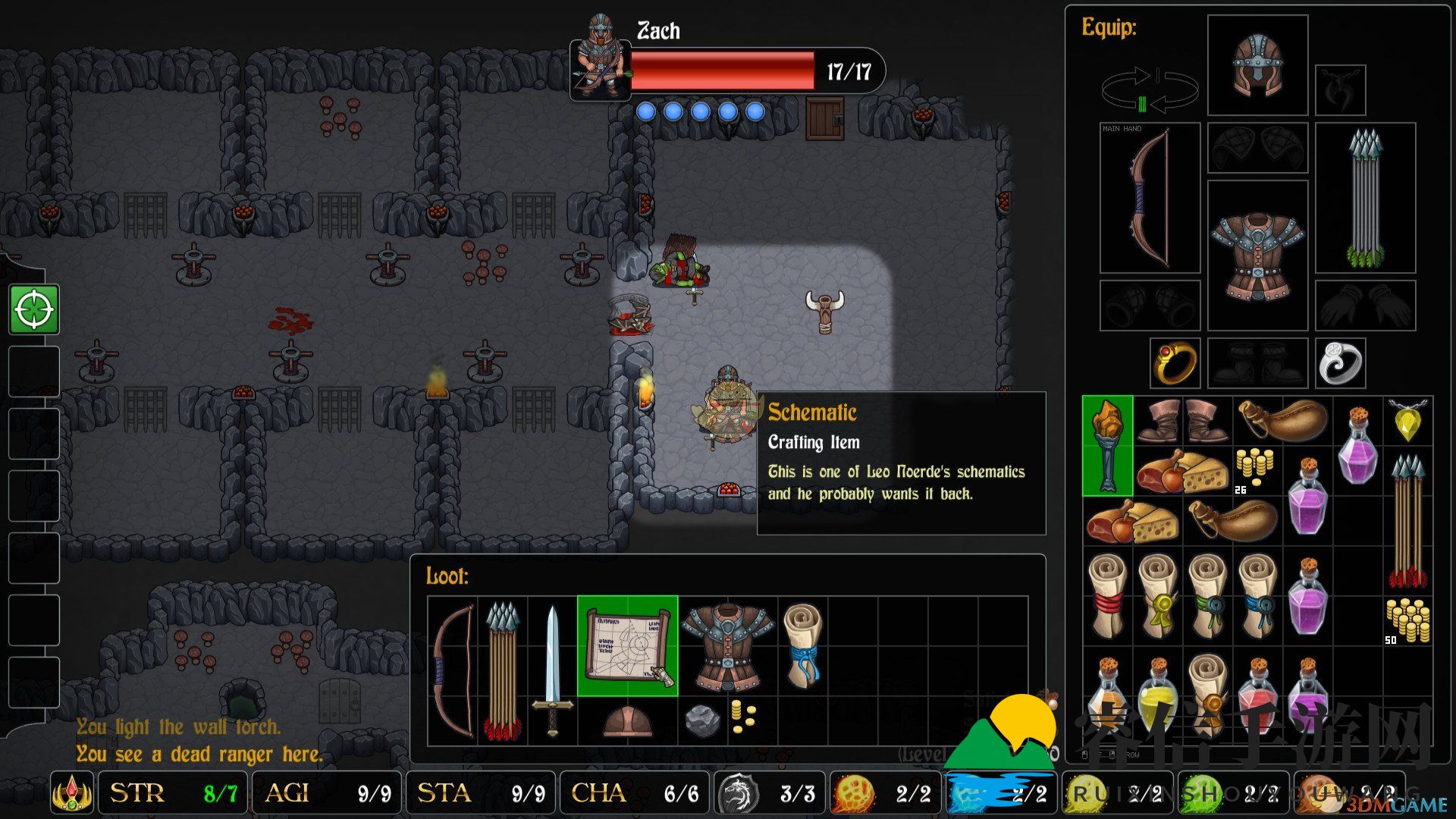Screen dimensions: 1456x819
Task: Select the equipped main hand bow
Action: (1150, 198)
